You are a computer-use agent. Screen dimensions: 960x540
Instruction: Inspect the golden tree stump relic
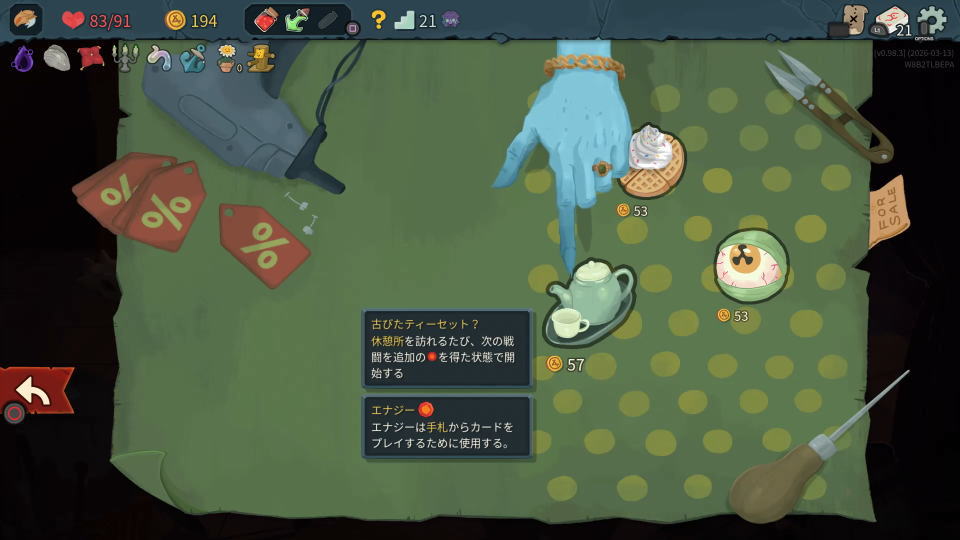(x=262, y=59)
